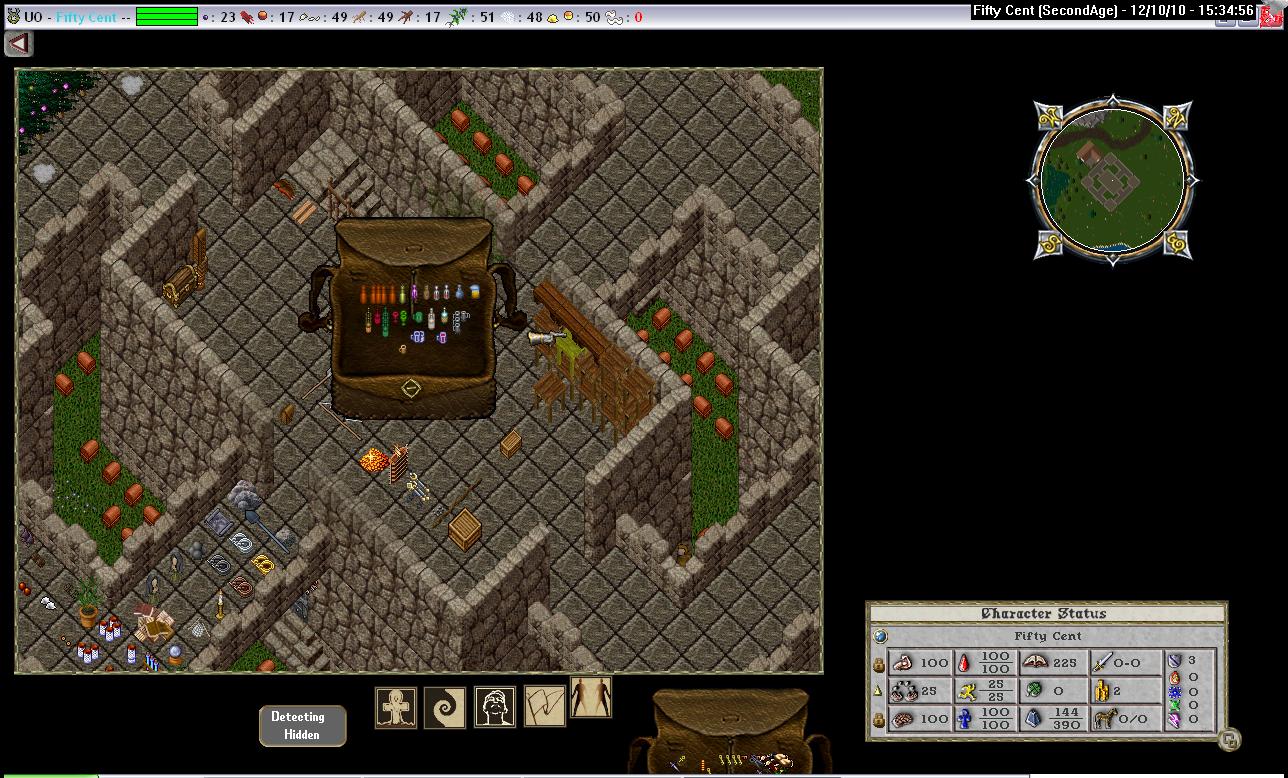This screenshot has width=1288, height=778.
Task: Close the game window
Action: [x=1275, y=14]
